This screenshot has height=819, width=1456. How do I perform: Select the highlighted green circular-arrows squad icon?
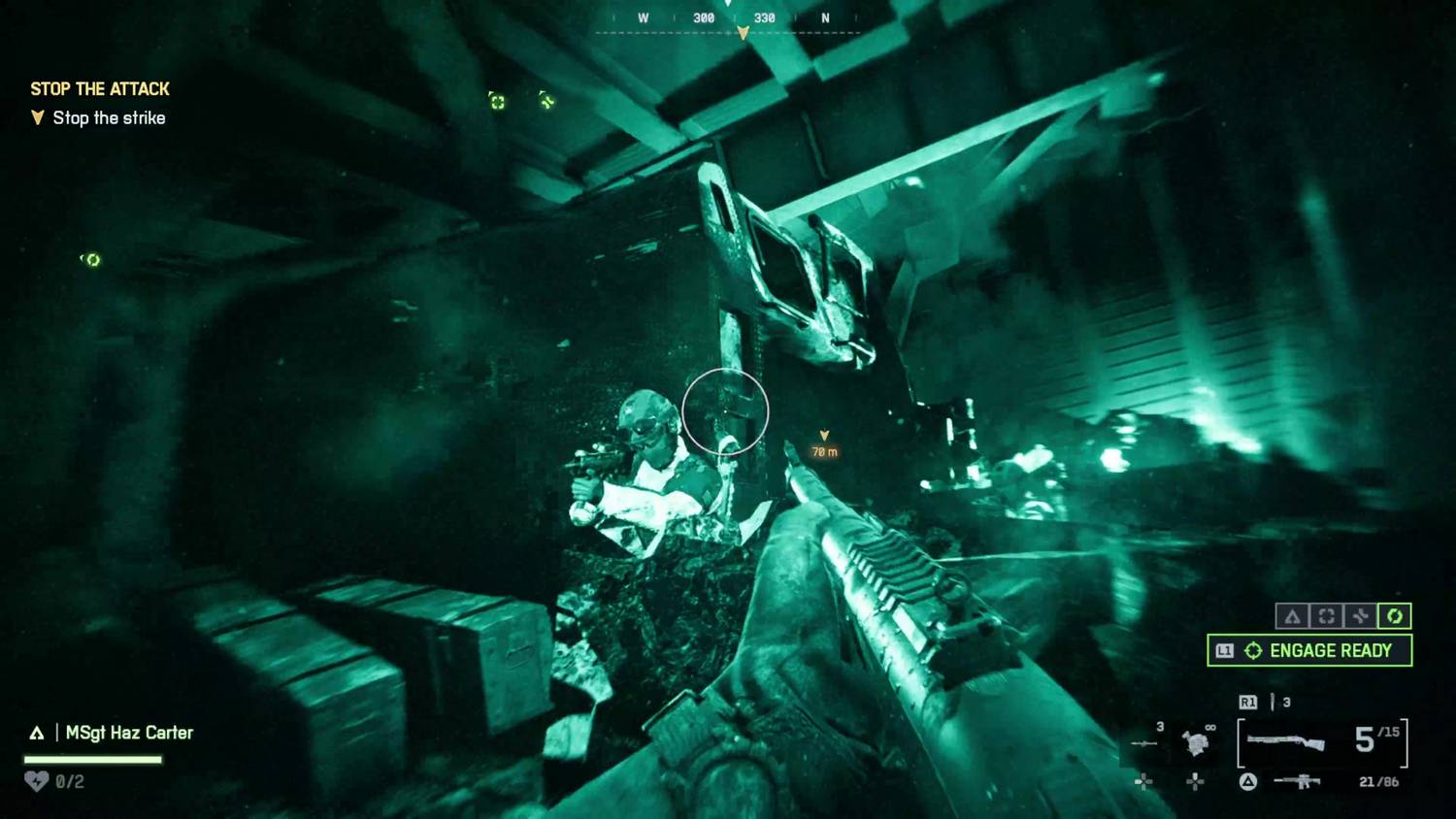pyautogui.click(x=1395, y=616)
